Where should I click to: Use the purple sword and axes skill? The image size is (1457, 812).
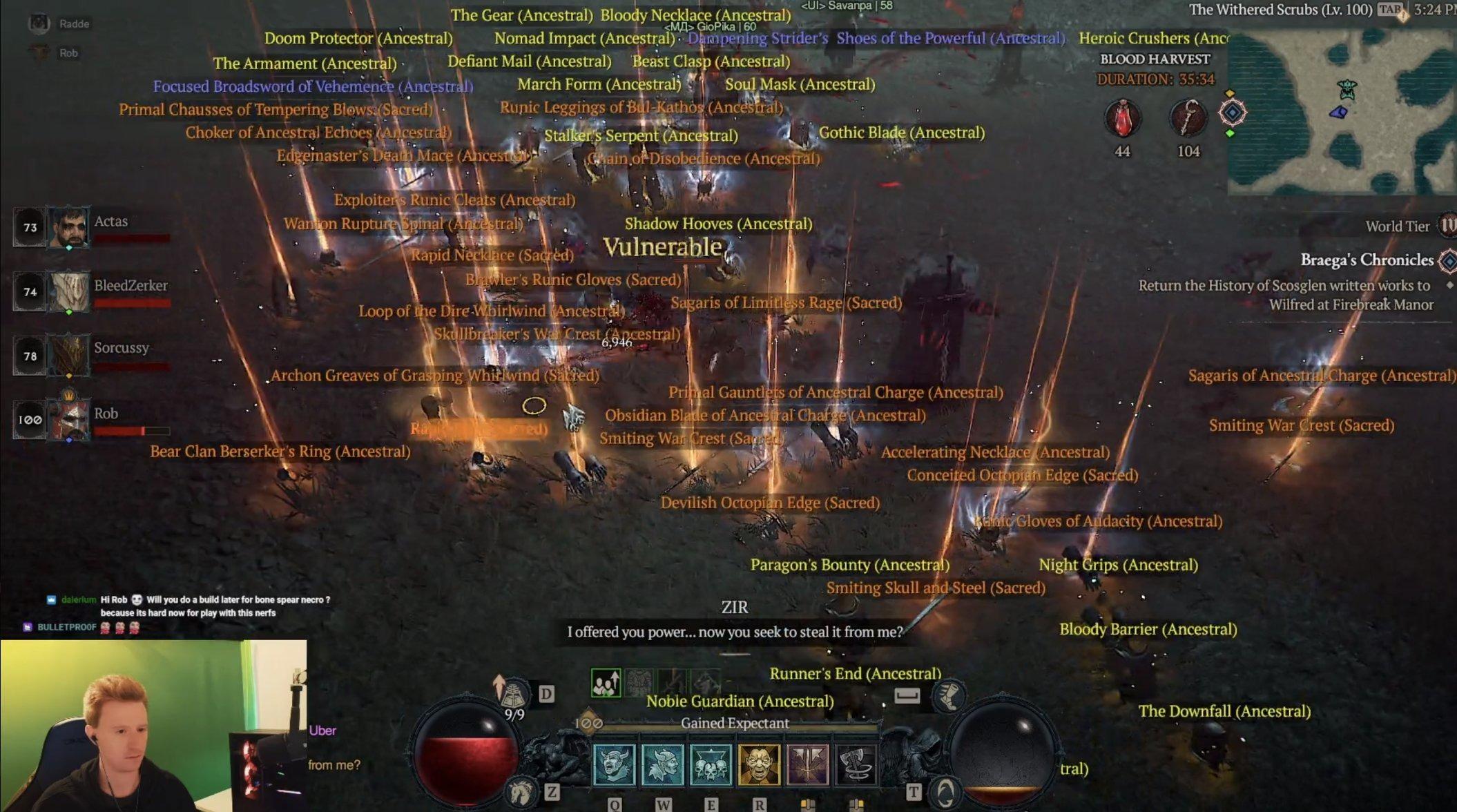tap(807, 764)
